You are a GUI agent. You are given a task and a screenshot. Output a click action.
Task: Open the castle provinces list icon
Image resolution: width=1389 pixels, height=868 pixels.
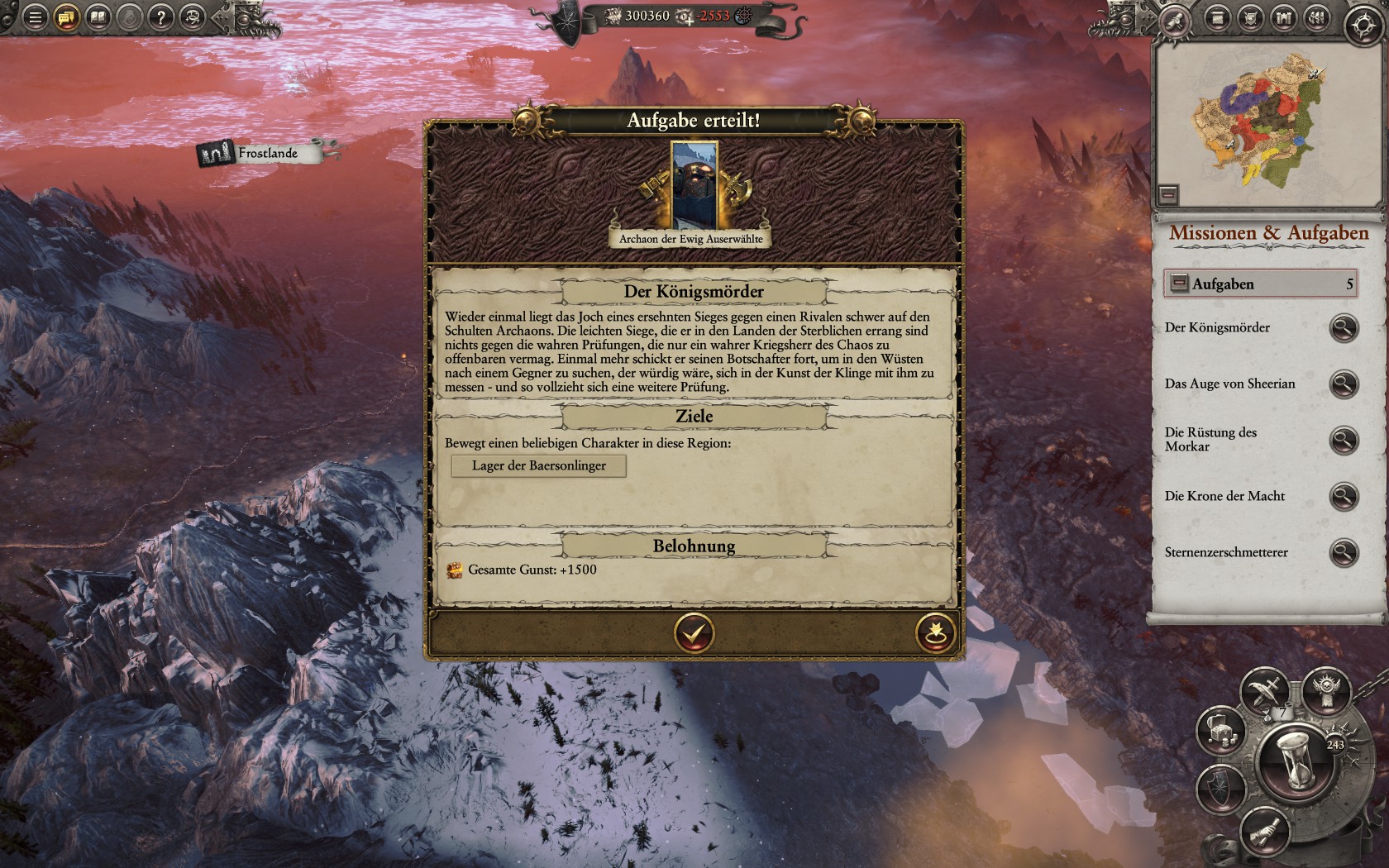click(1283, 18)
